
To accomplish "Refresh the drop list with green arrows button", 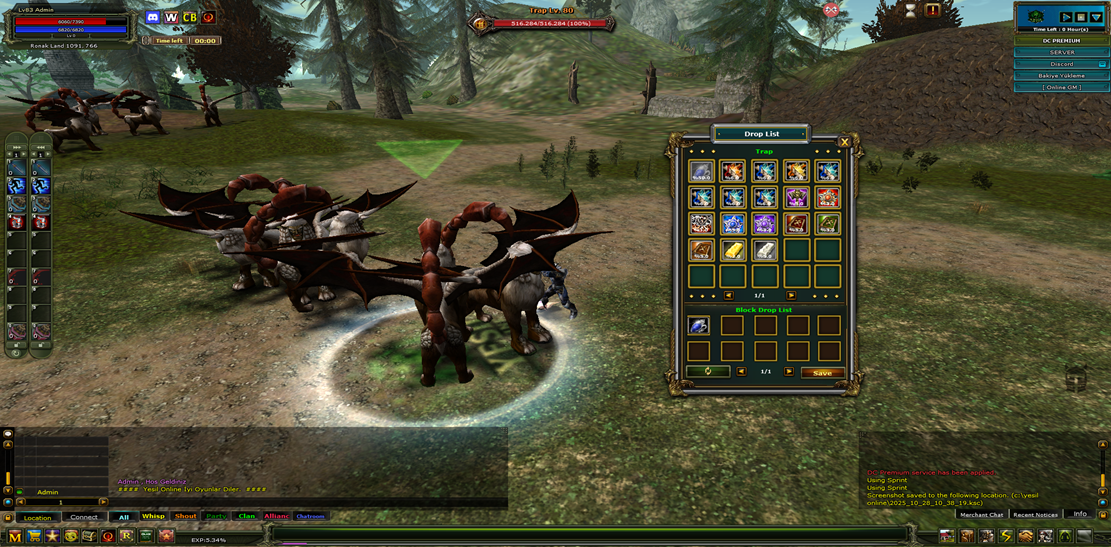I will coord(707,372).
